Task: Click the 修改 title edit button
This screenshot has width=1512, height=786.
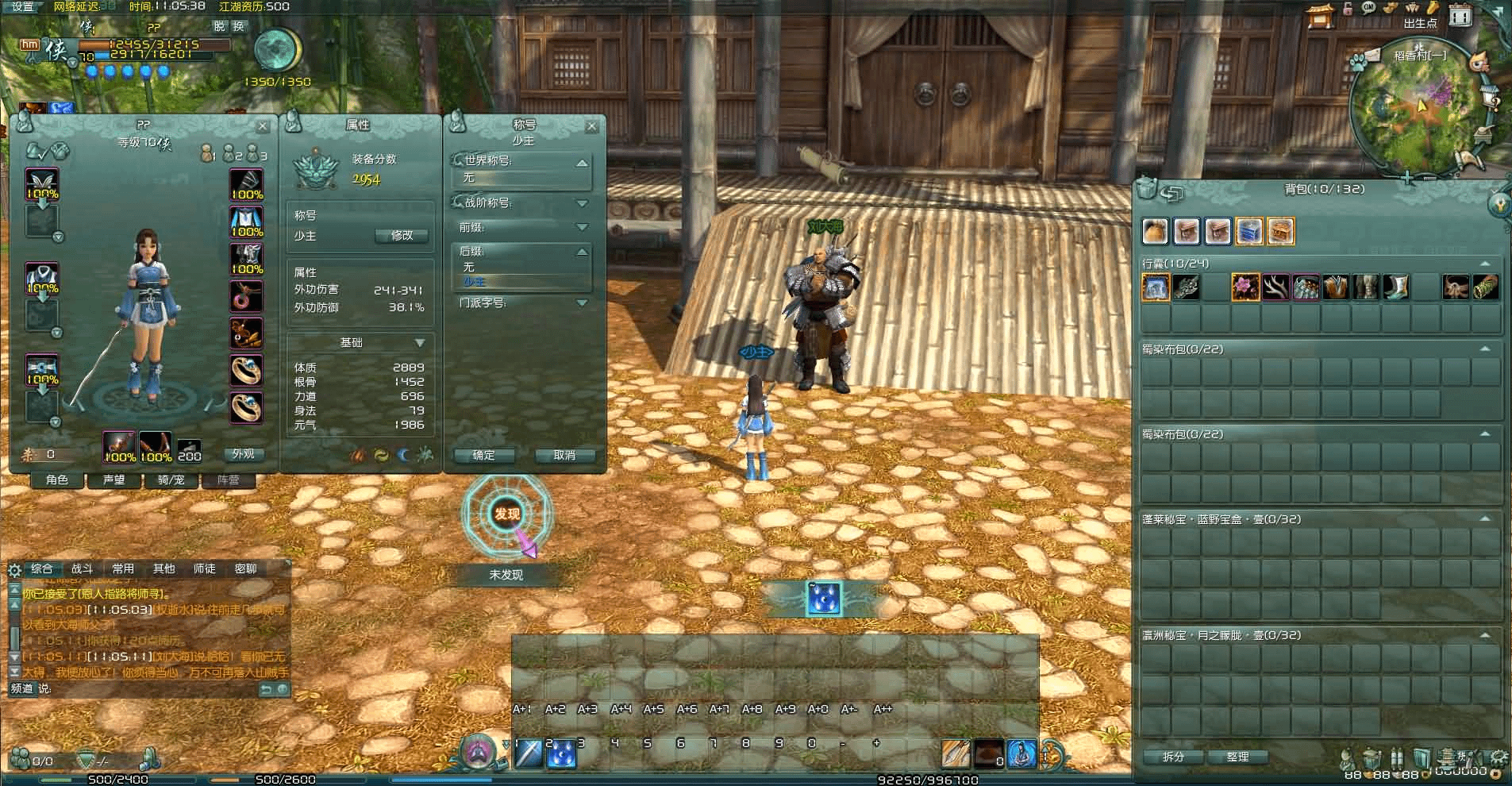Action: click(402, 236)
